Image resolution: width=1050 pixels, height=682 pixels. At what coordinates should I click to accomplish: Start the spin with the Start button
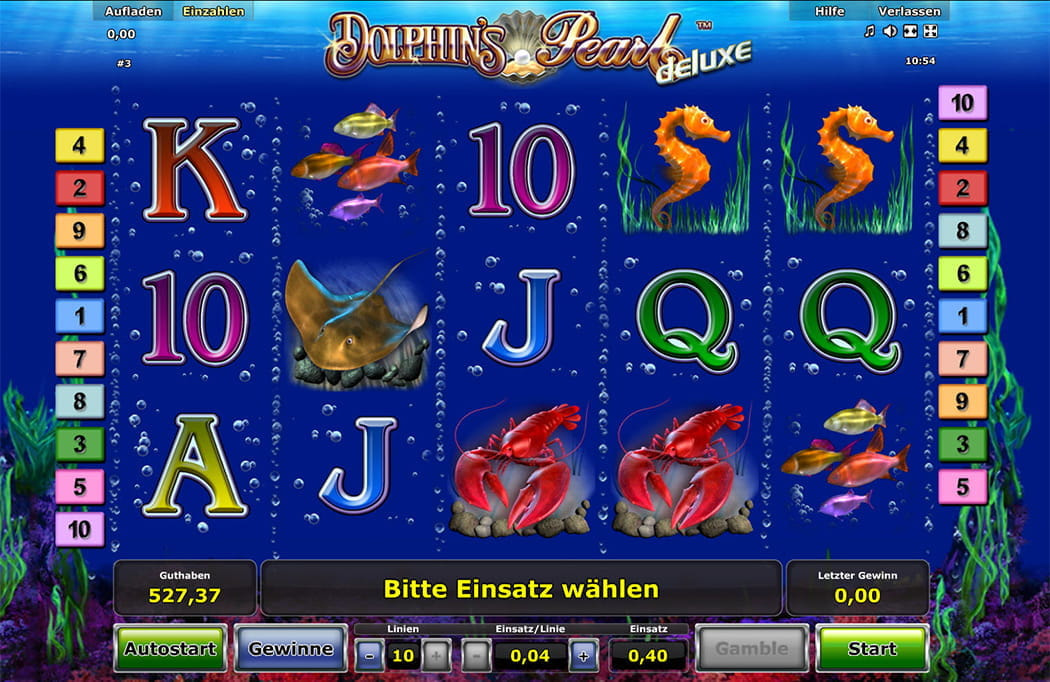tap(872, 649)
